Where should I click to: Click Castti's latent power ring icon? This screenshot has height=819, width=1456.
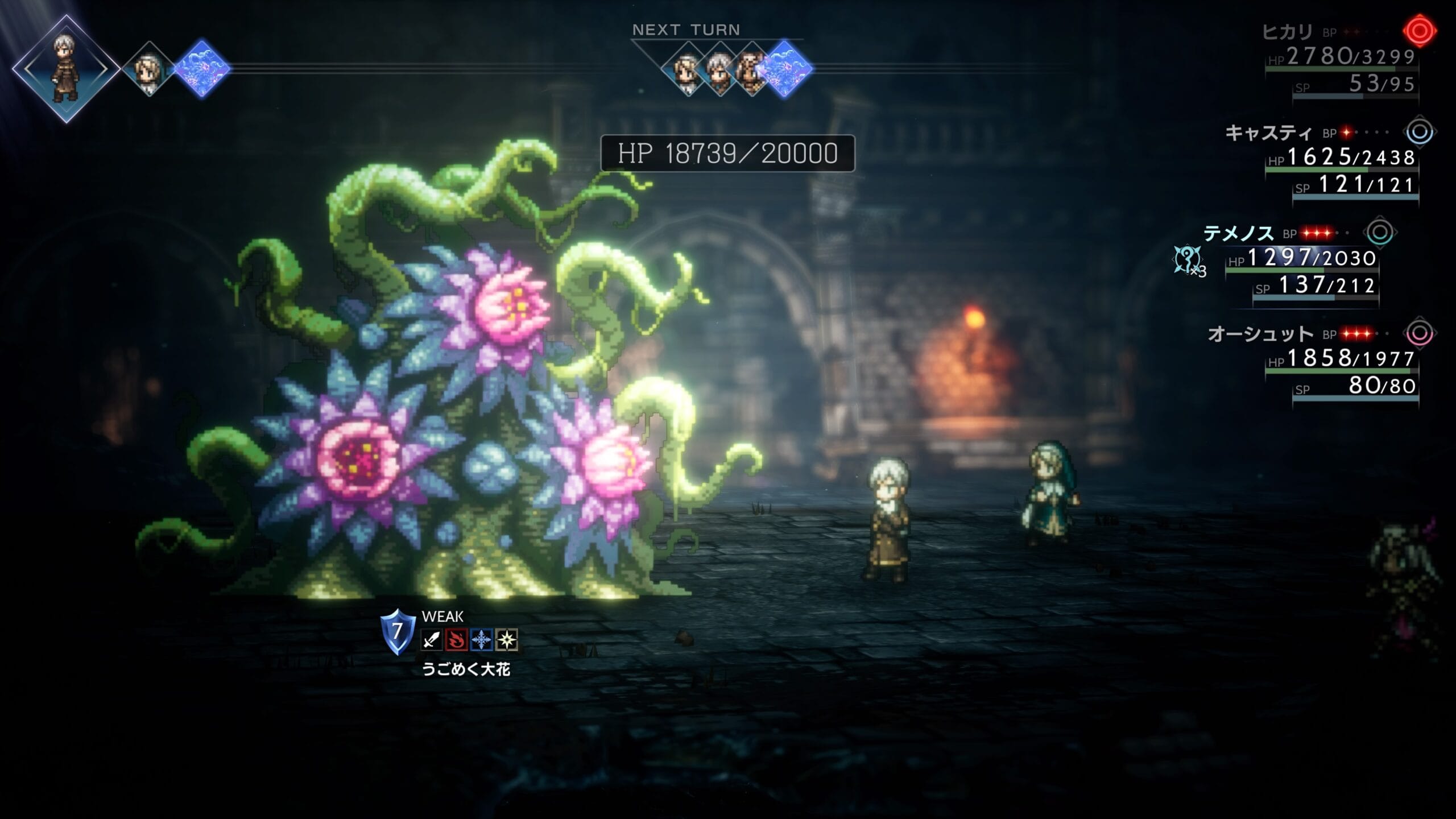1419,132
